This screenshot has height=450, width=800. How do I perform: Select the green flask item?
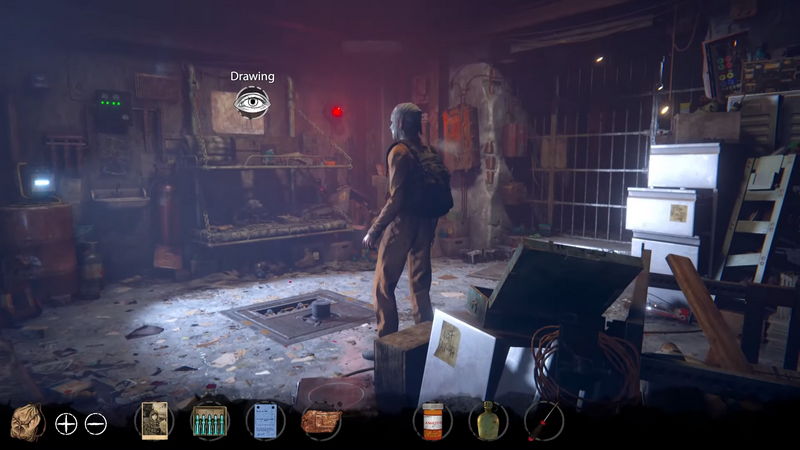point(488,421)
